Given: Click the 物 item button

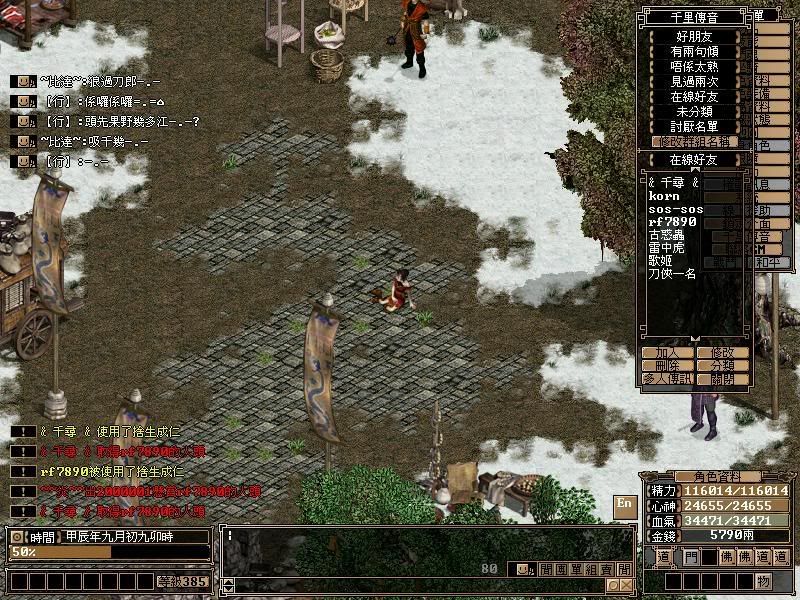Looking at the screenshot, I should [763, 581].
